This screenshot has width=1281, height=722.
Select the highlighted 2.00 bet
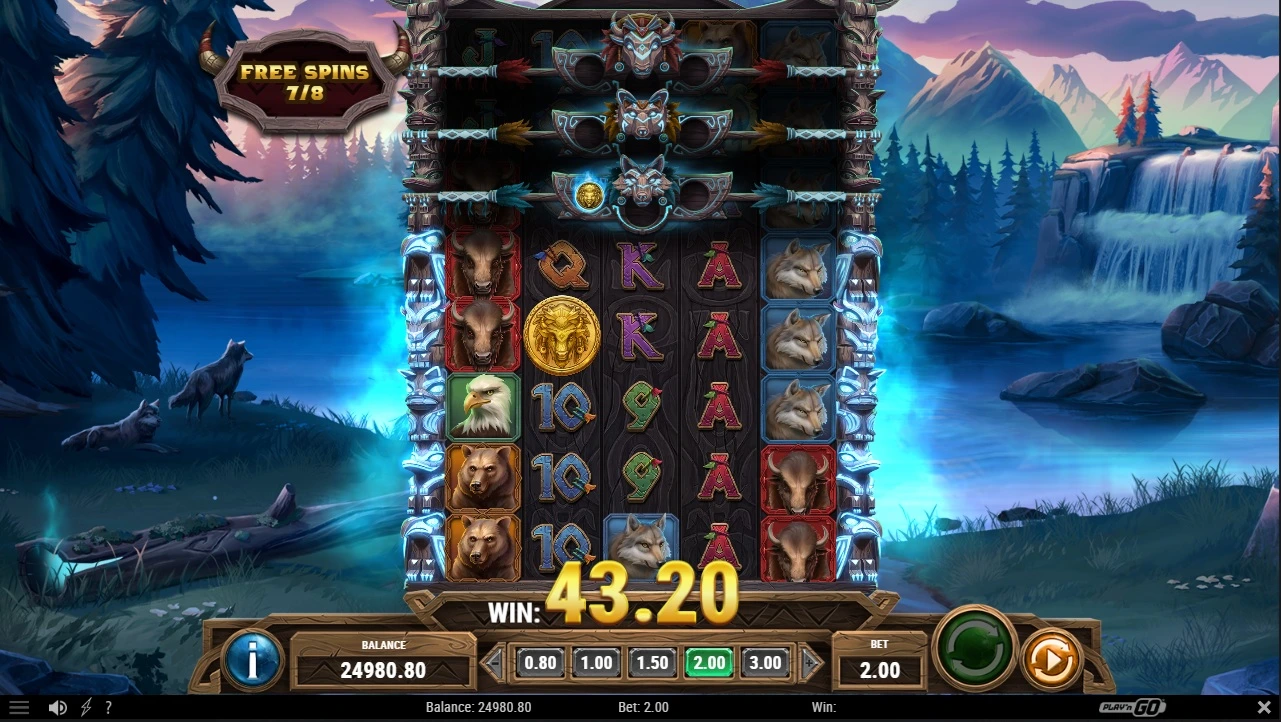tap(708, 662)
